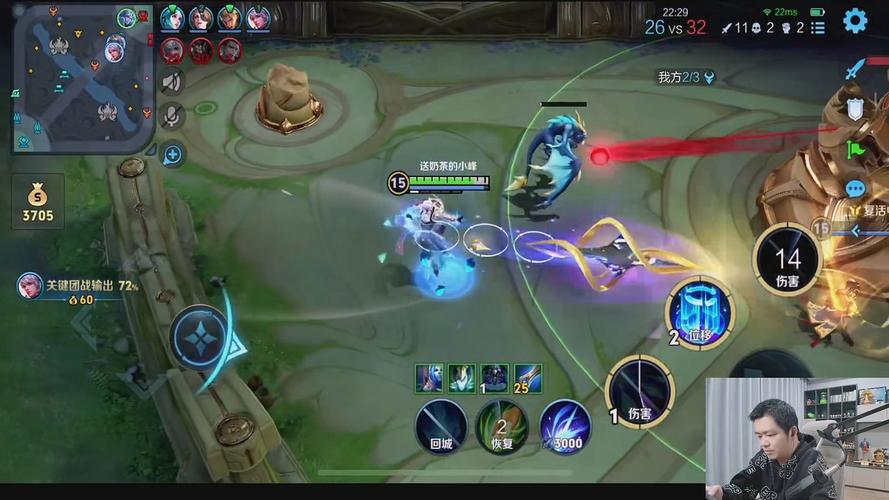
Task: Open the chat speech bubble
Action: click(x=856, y=188)
